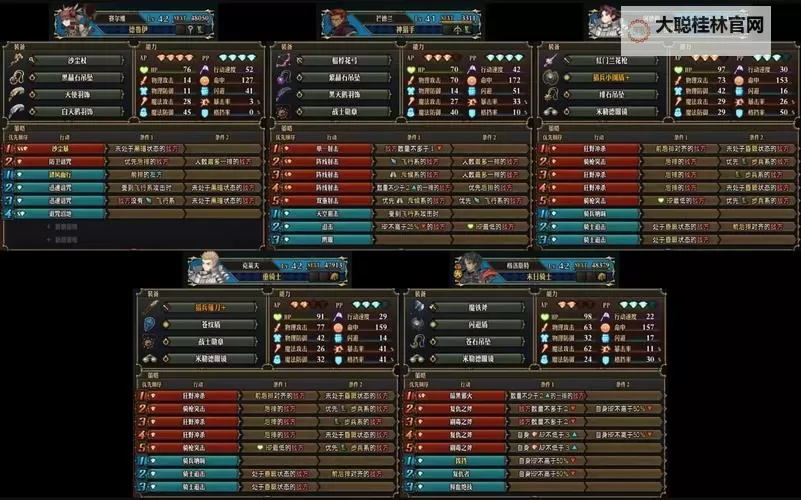Select the 柑橙花弓 bow slot
The height and width of the screenshot is (500, 801).
coord(344,60)
